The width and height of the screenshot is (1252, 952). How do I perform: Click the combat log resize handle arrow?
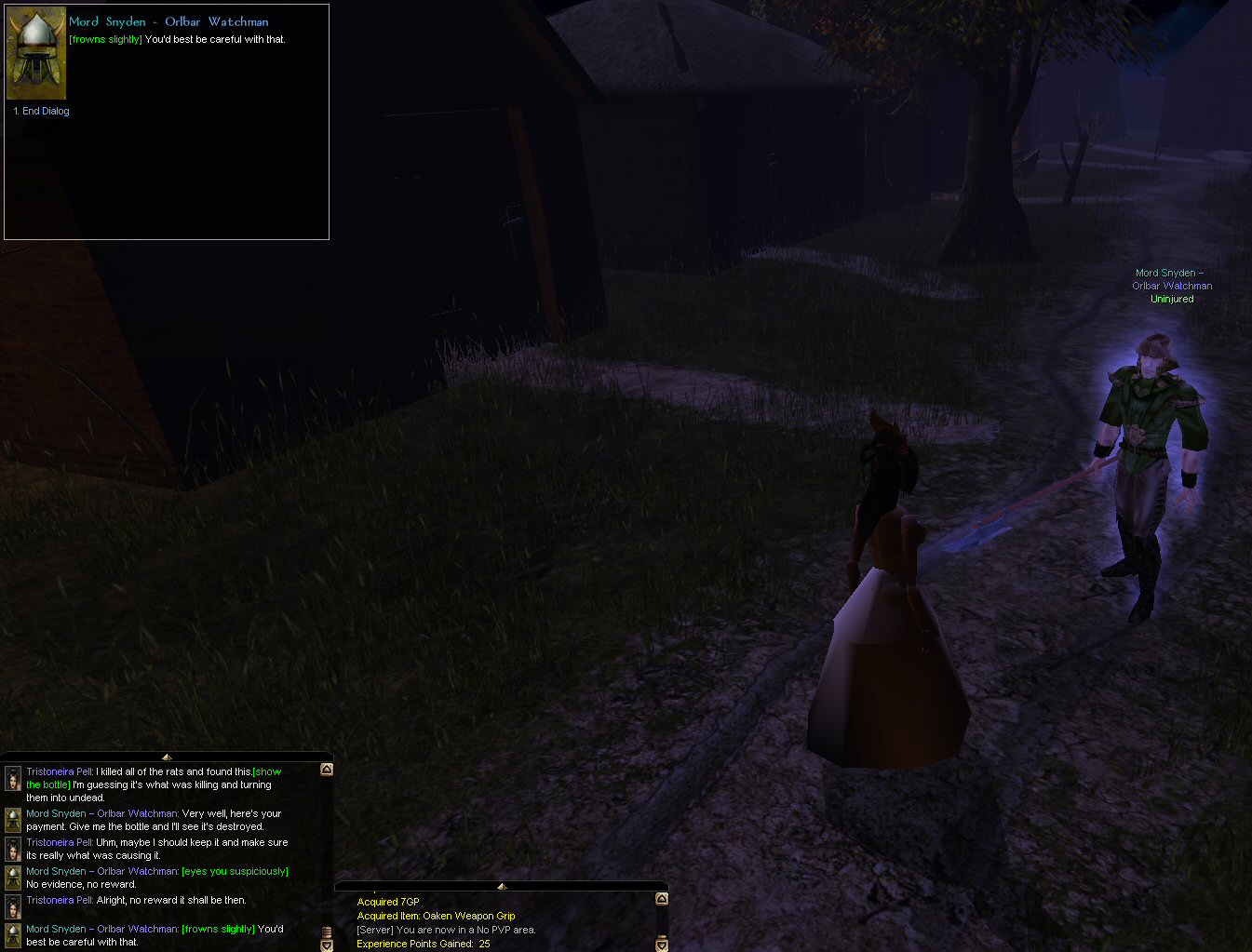pos(502,886)
